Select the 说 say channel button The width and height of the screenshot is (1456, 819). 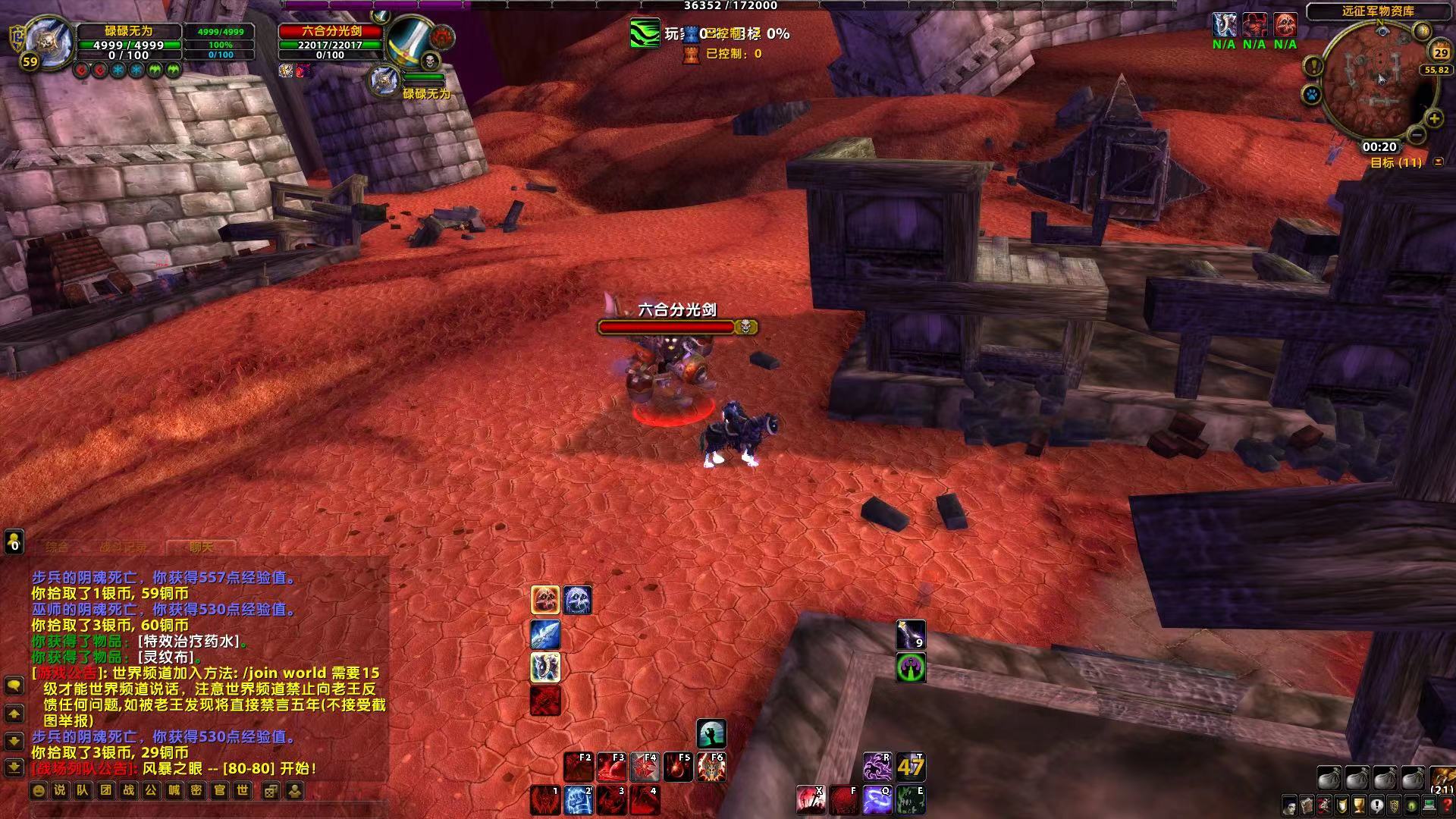point(60,791)
